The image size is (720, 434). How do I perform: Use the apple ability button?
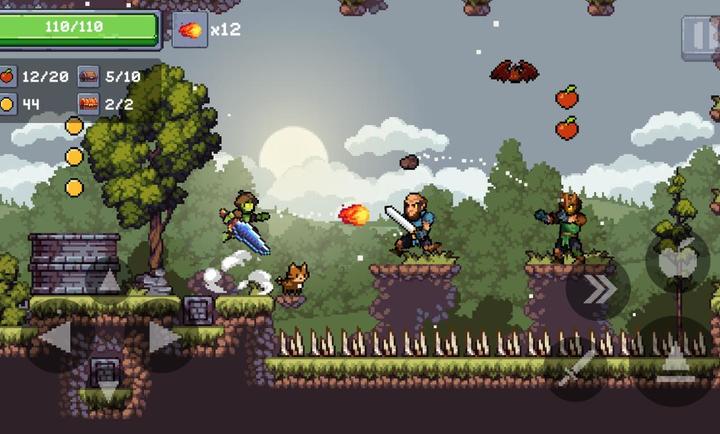point(677,260)
